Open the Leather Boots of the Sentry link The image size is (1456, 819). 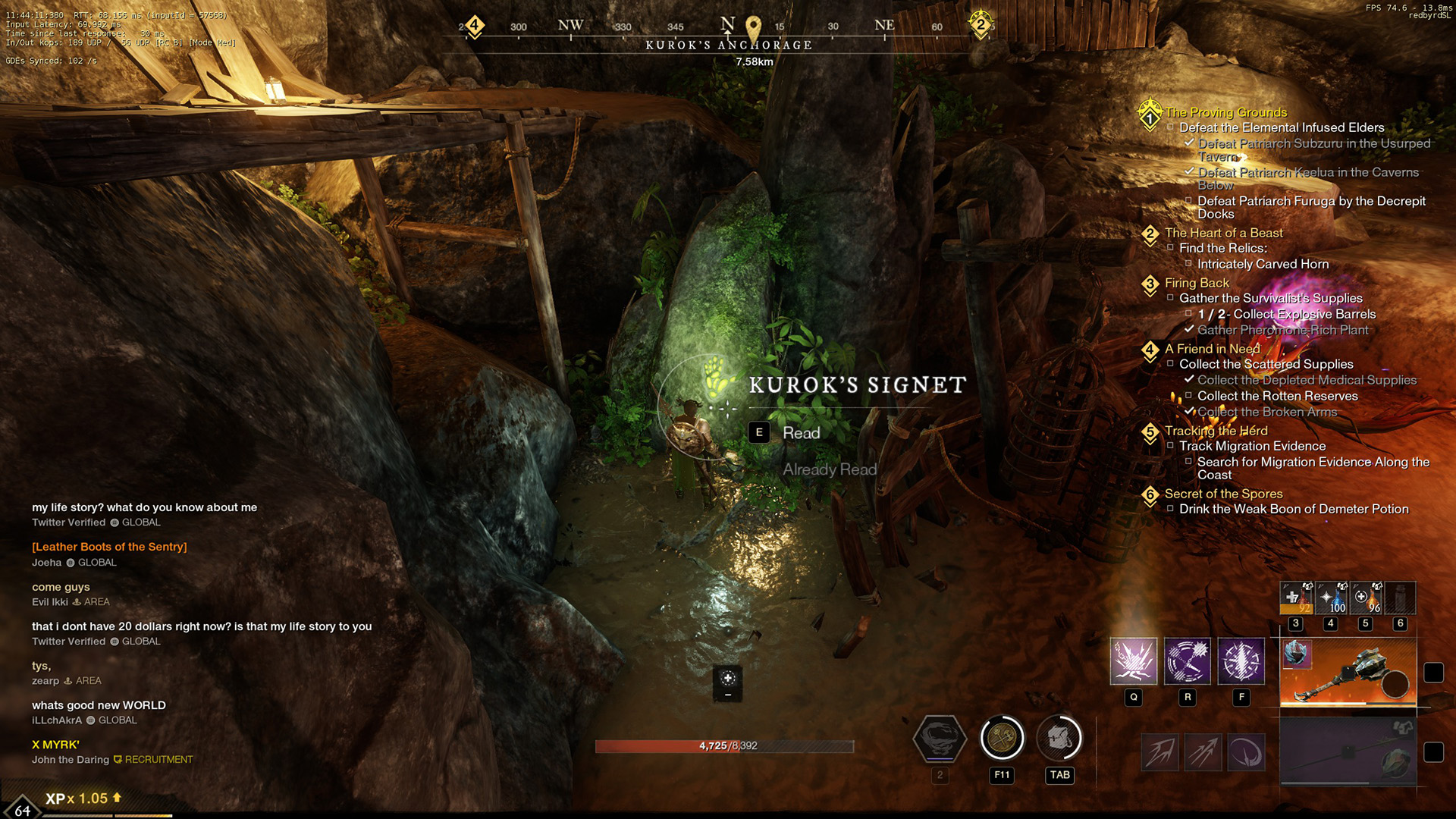tap(109, 546)
